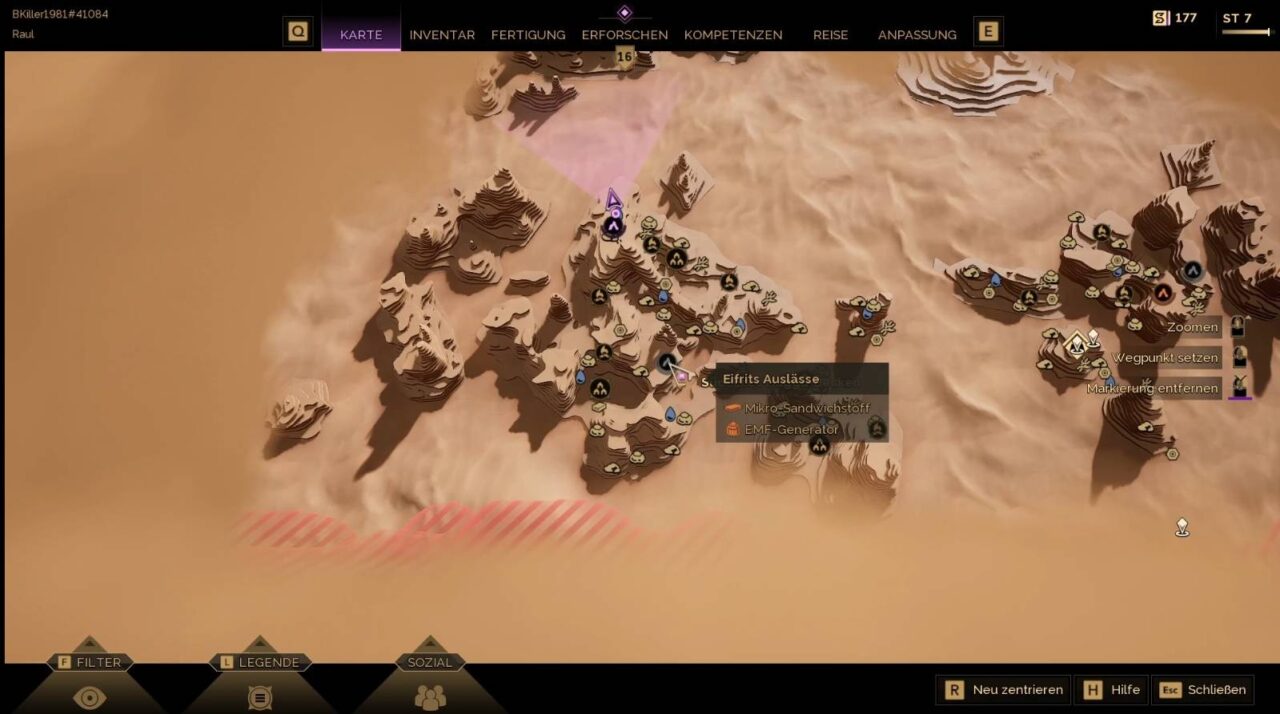Open the Reise tab
Viewport: 1280px width, 714px height.
coord(830,34)
